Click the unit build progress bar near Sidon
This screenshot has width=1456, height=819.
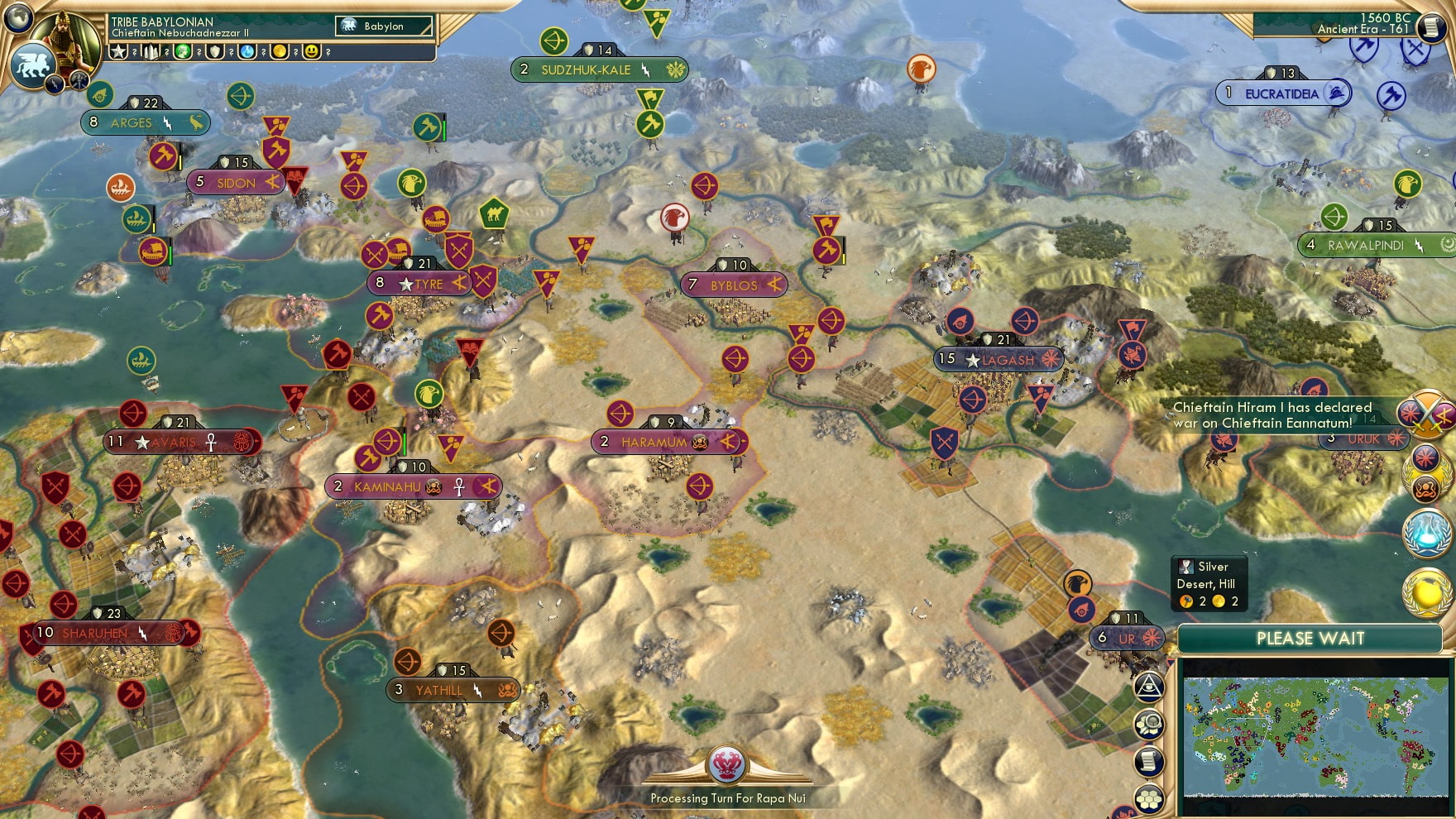[x=180, y=156]
